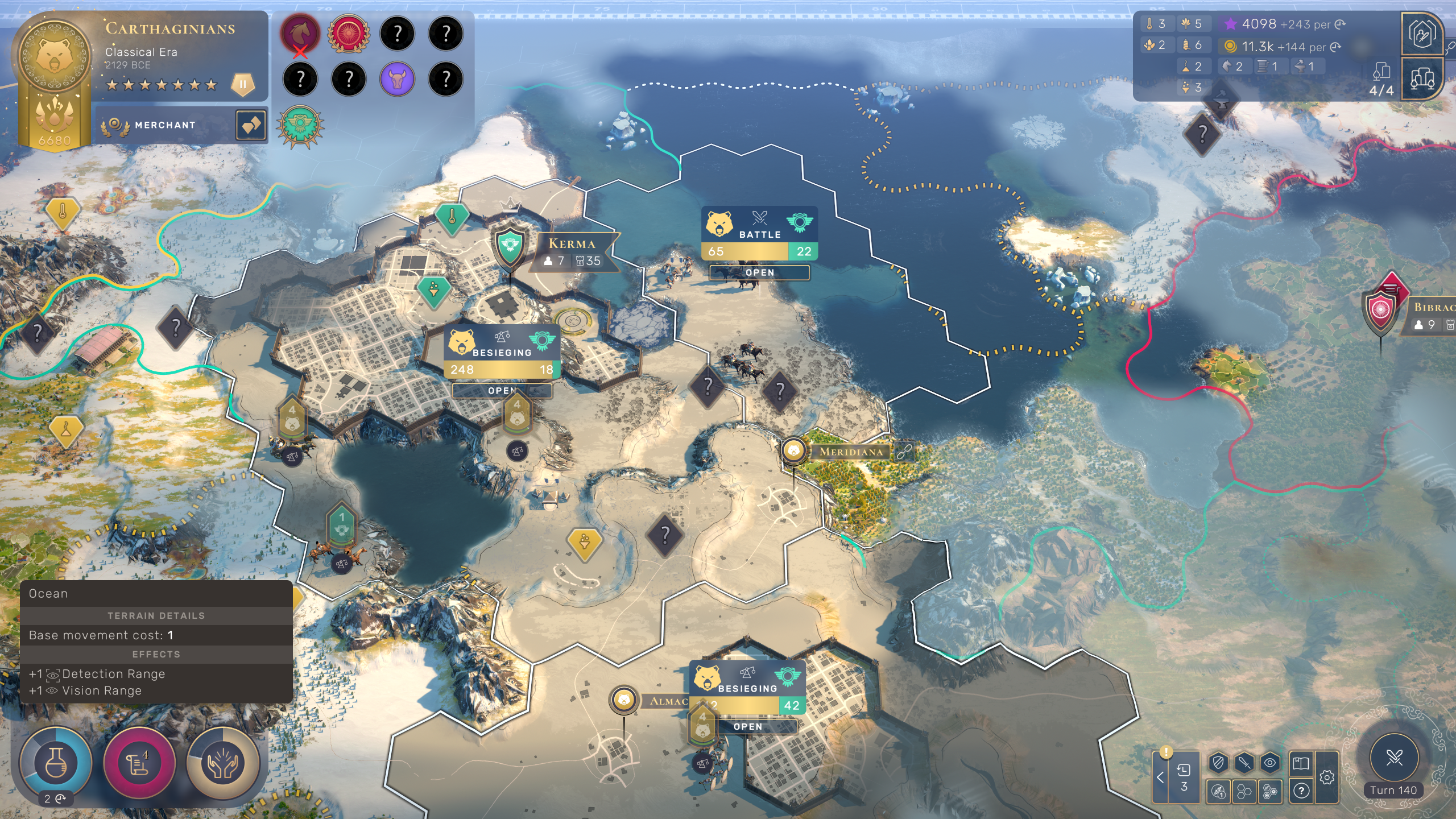Collapse the notifications panel with the arrow
Viewport: 1456px width, 819px height.
pos(1160,777)
